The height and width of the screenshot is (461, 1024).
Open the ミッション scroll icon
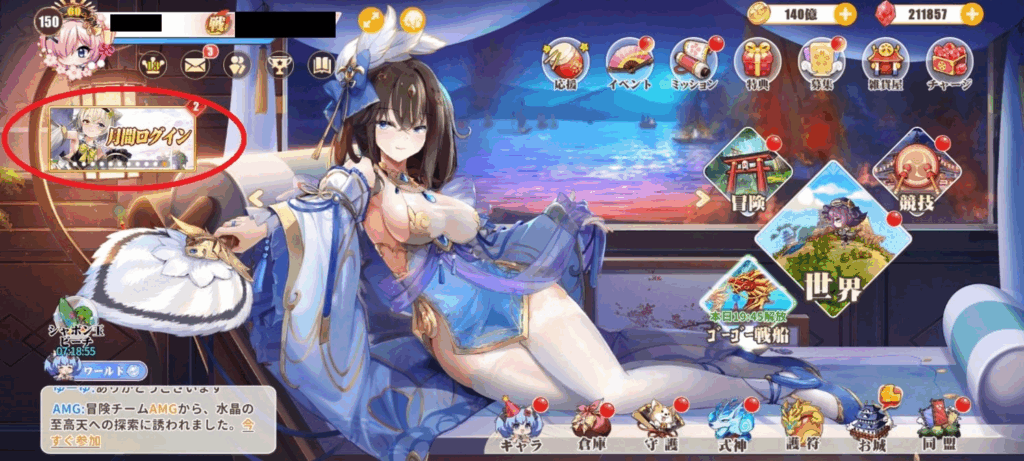click(693, 62)
